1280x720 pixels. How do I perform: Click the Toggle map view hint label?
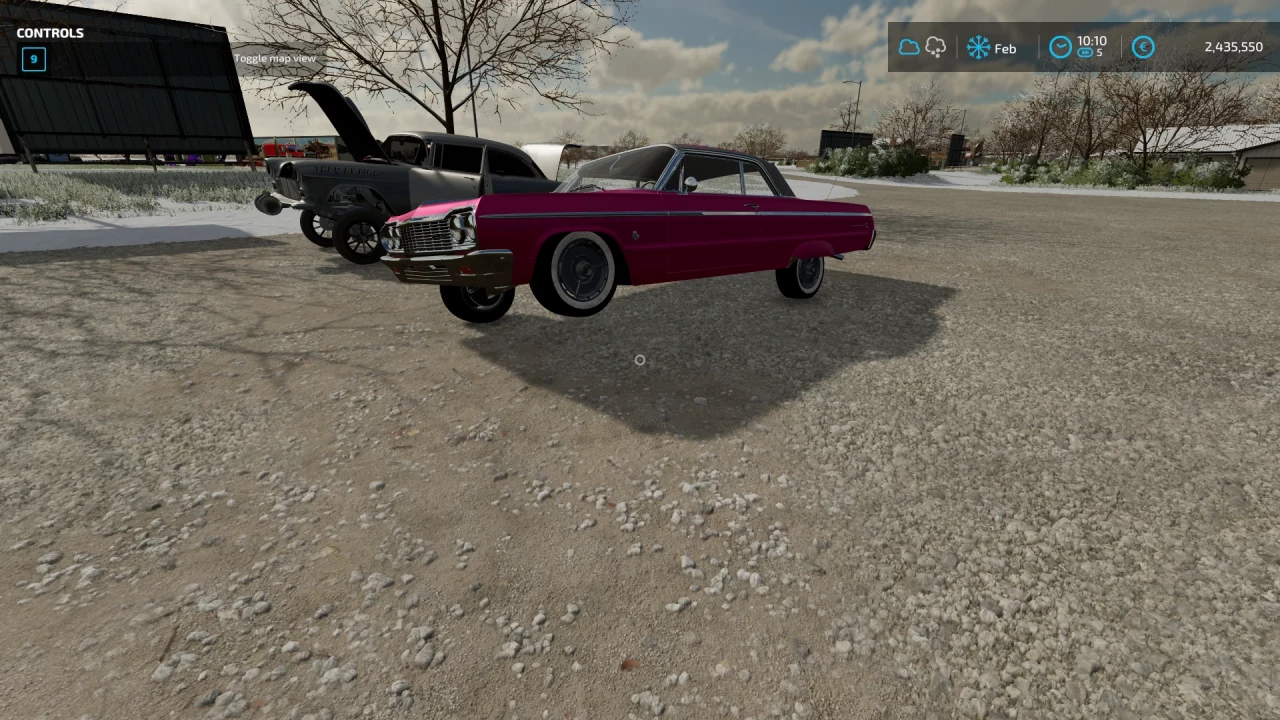tap(275, 57)
